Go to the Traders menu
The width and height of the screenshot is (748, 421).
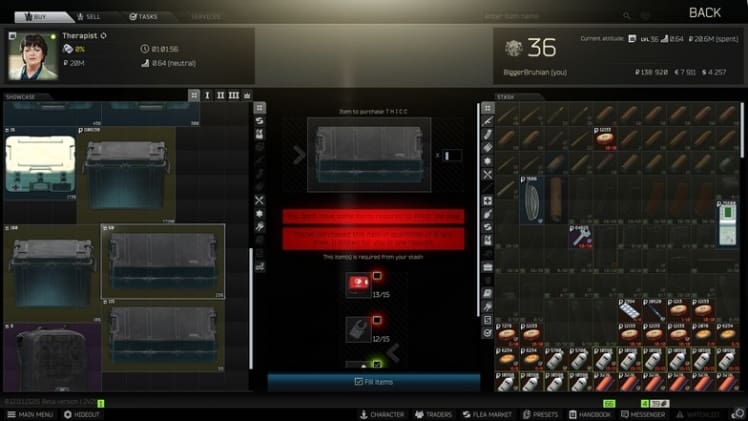(434, 414)
